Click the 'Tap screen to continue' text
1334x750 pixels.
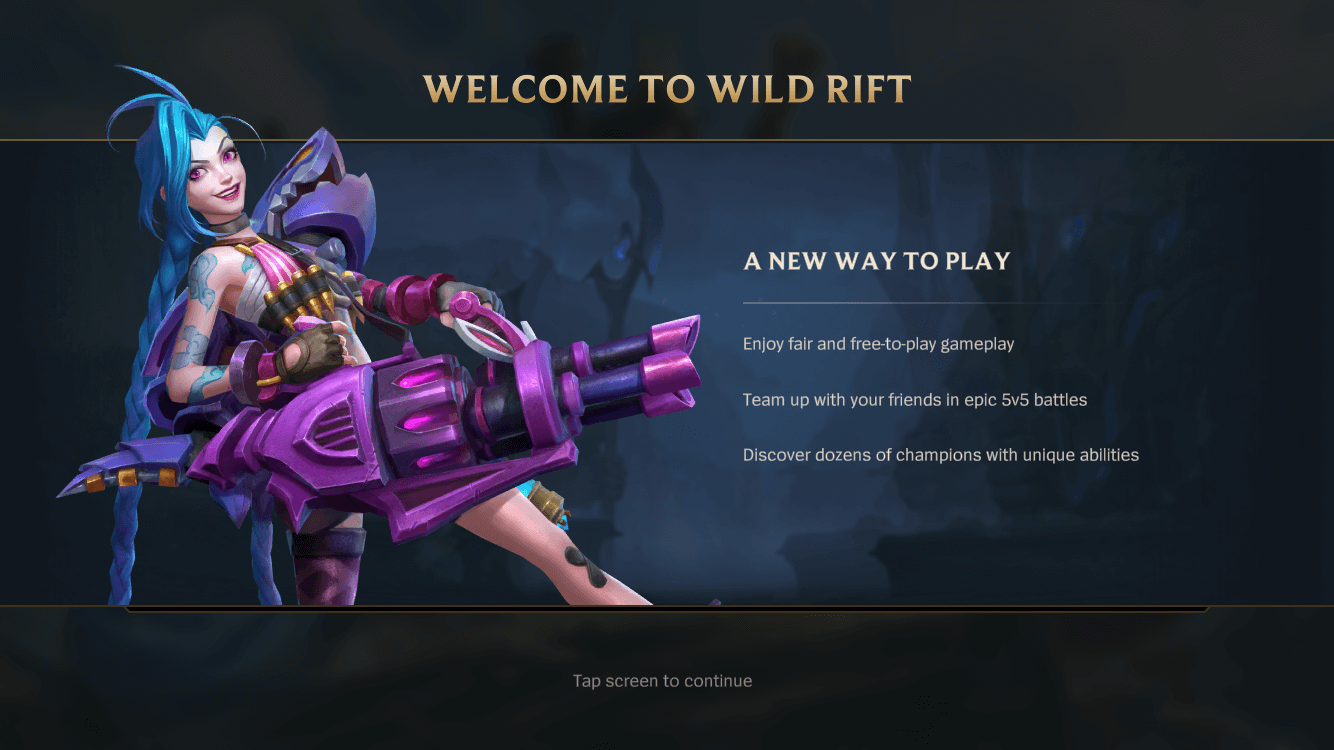[661, 680]
